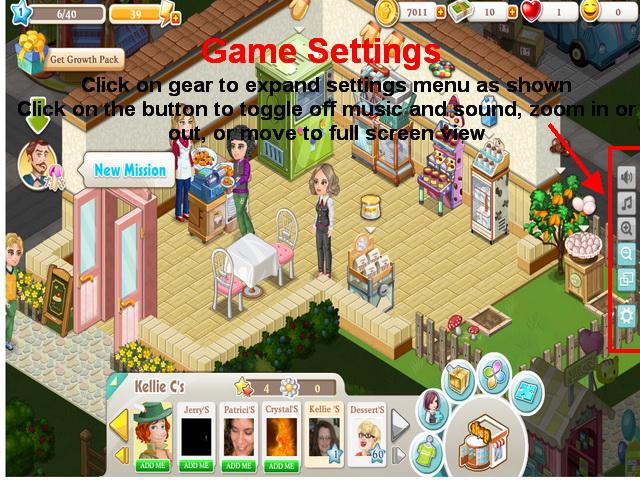The width and height of the screenshot is (640, 480).
Task: Select Kellie's neighbor portrait
Action: pyautogui.click(x=326, y=436)
